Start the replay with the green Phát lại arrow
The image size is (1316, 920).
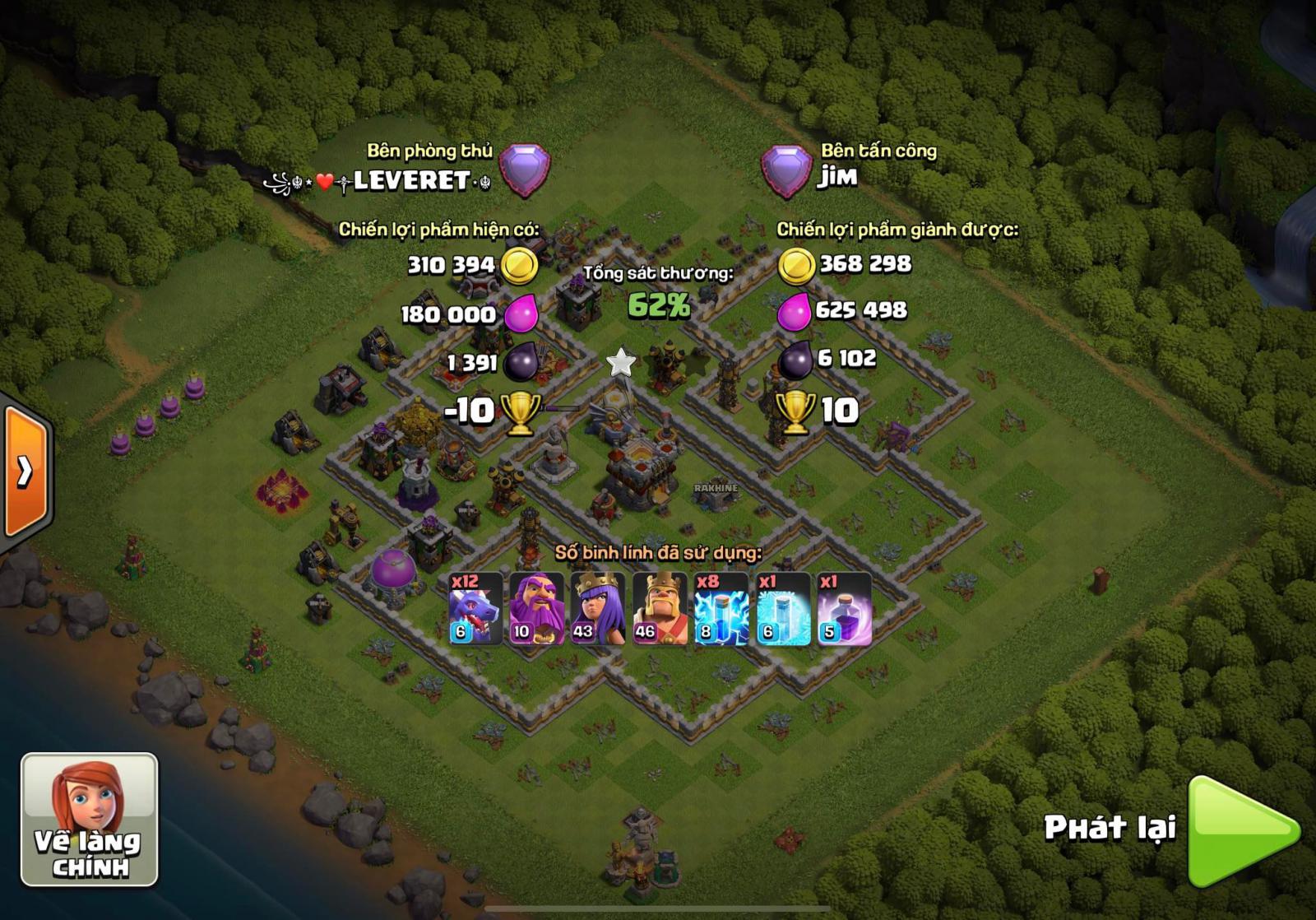(1240, 829)
